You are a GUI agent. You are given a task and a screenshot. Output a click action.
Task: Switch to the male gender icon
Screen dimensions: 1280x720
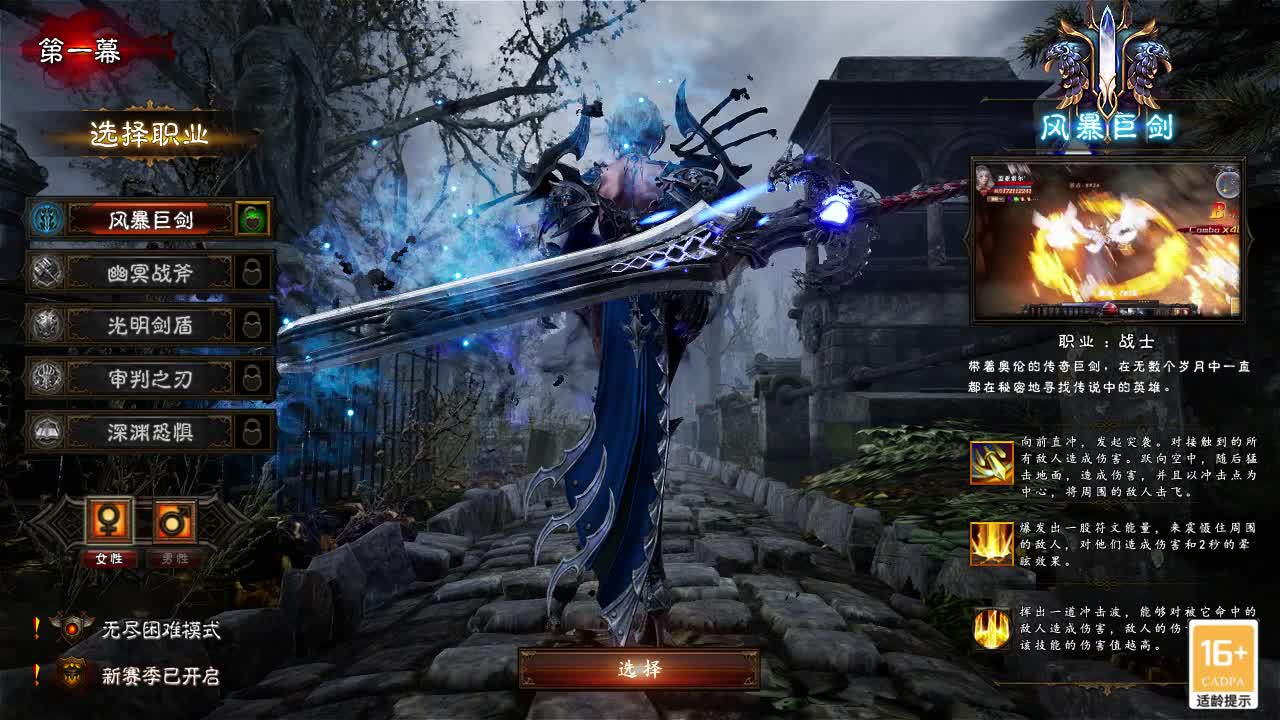(173, 520)
